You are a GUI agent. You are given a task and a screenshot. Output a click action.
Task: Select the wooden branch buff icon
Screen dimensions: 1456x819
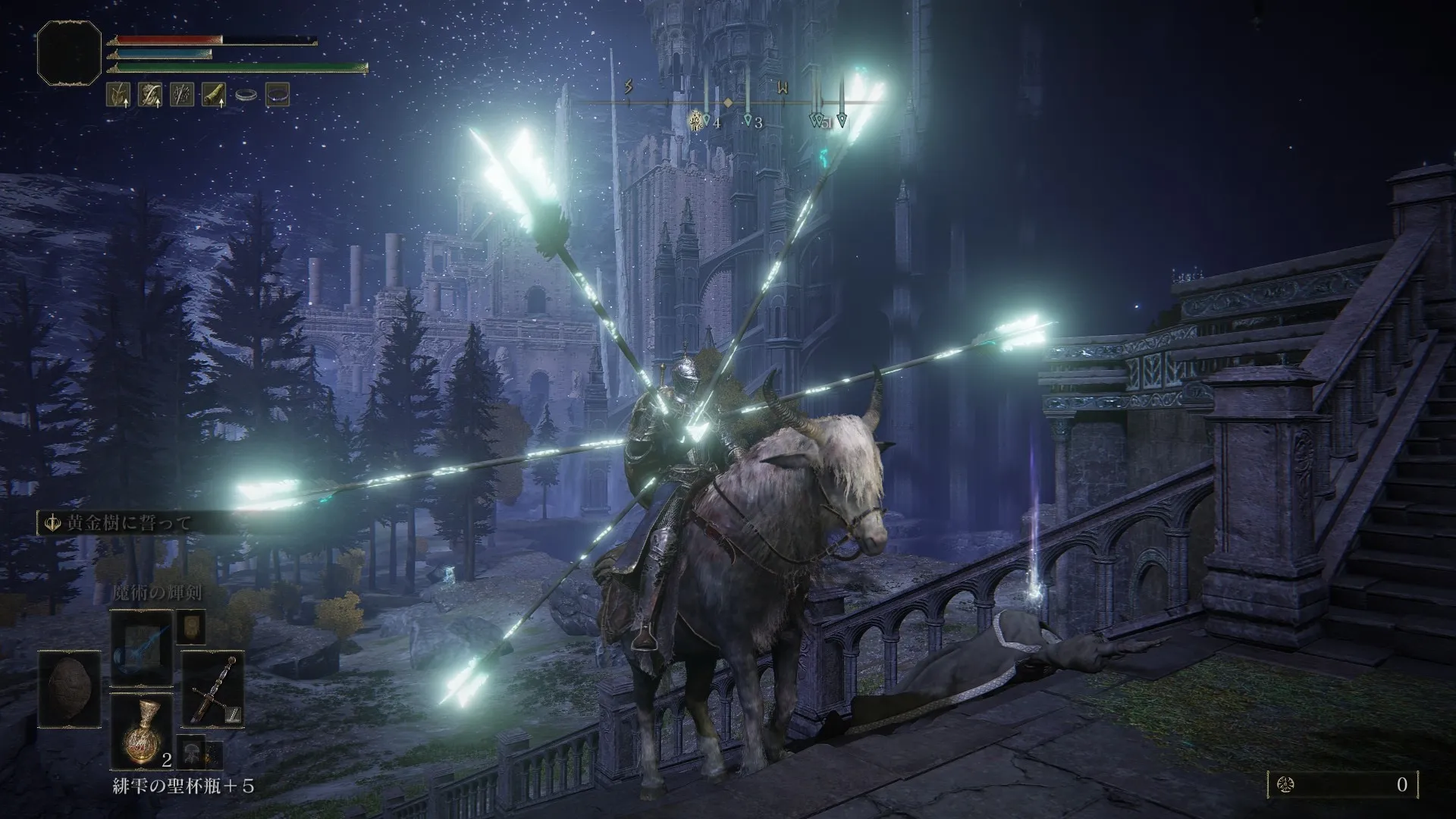pyautogui.click(x=213, y=94)
